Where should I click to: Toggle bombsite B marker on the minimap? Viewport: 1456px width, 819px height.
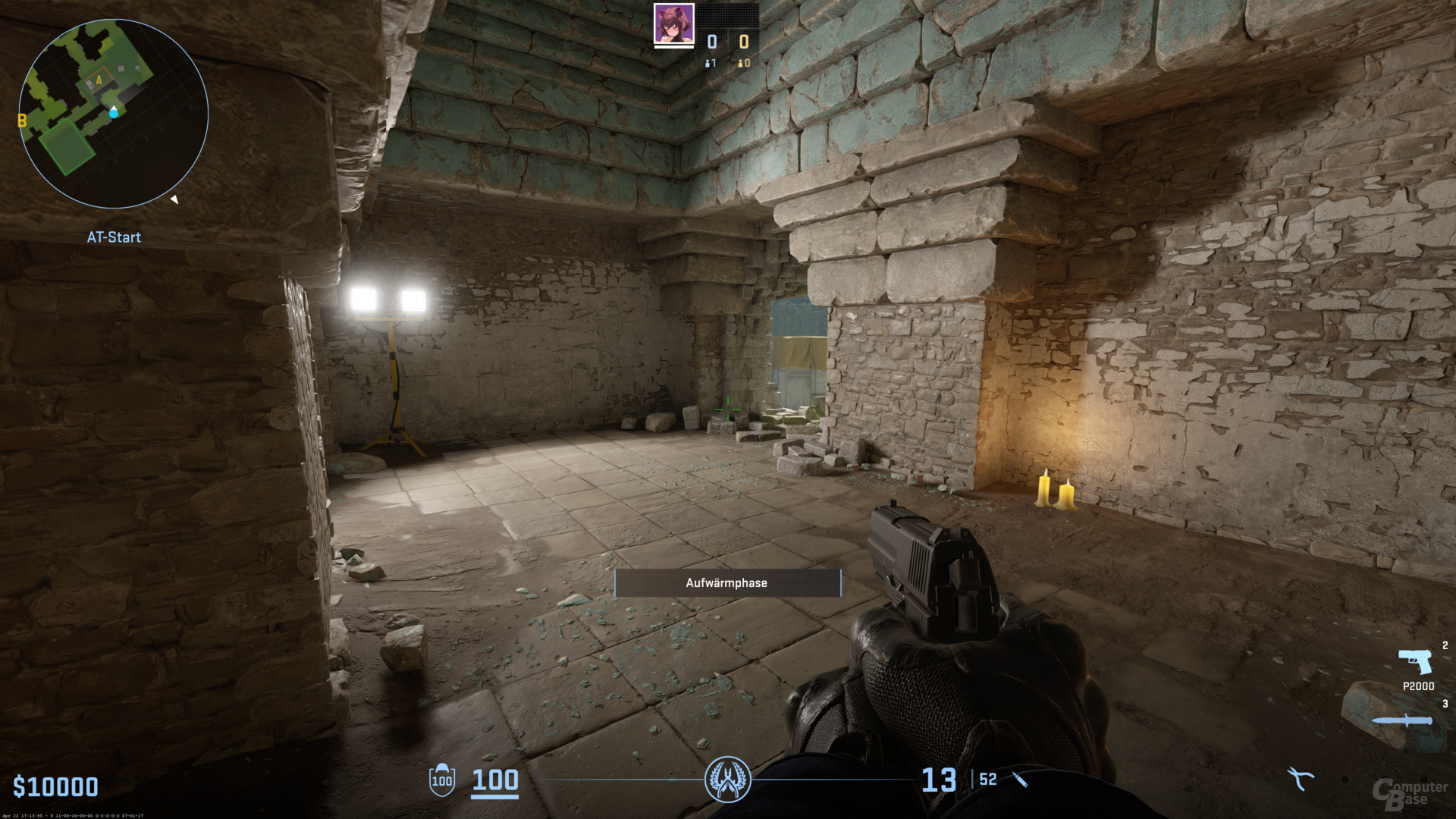point(21,118)
